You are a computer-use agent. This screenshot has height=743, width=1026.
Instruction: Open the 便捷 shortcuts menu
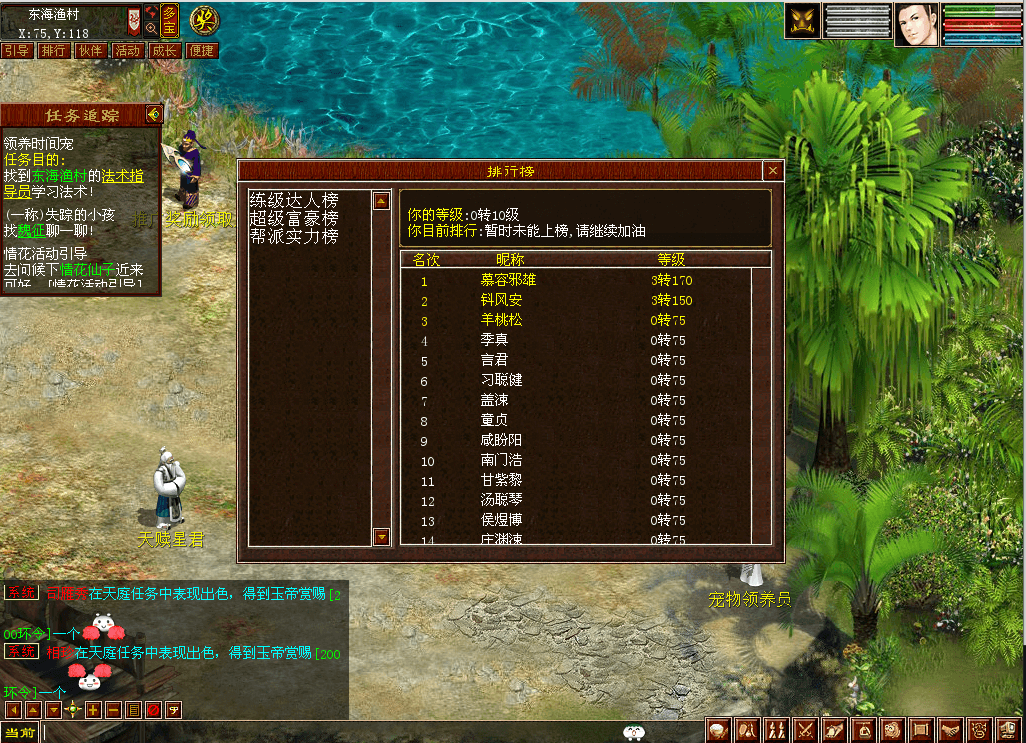[201, 51]
